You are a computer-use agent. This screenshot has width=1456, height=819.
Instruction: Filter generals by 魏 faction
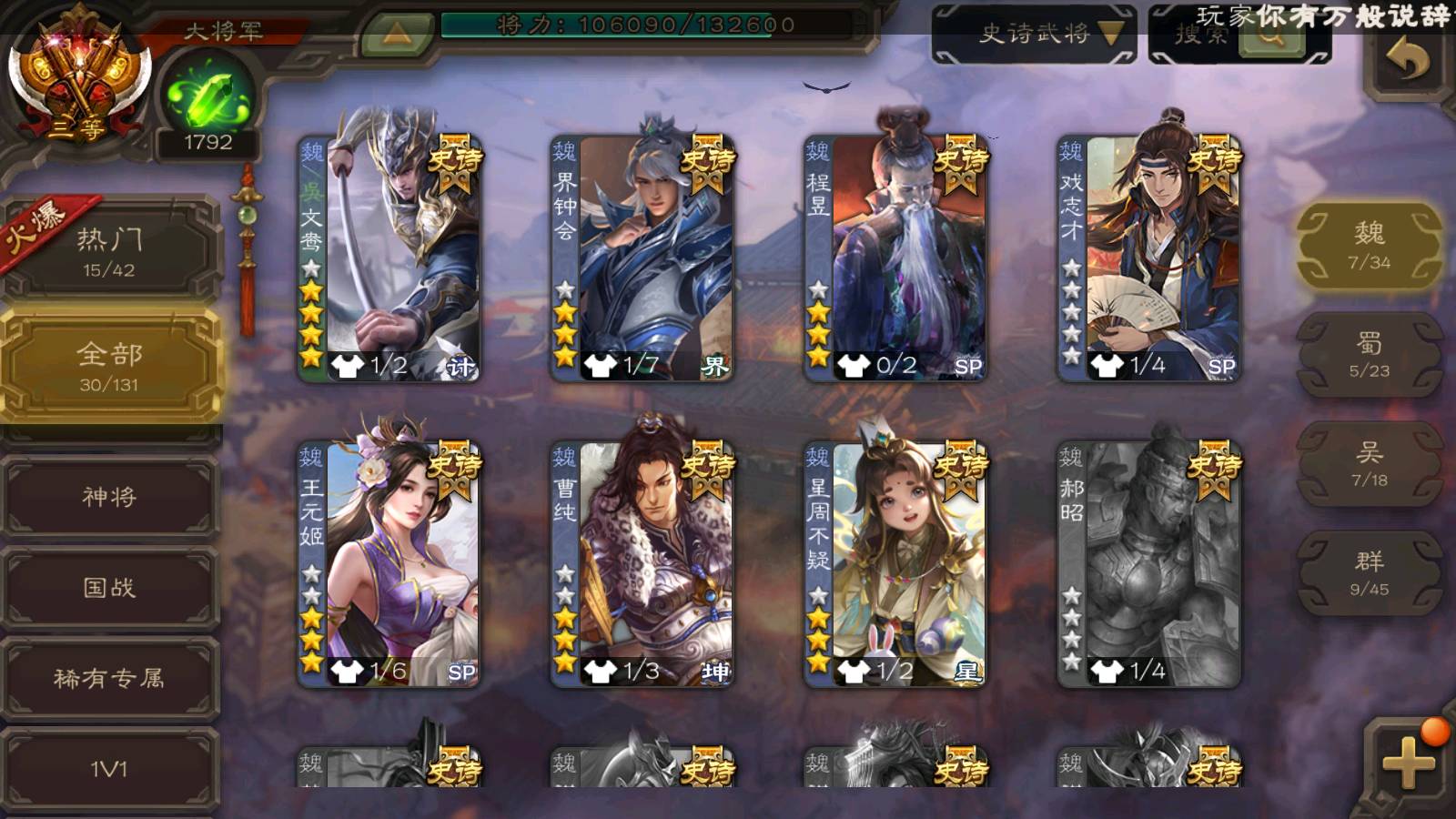(x=1369, y=246)
